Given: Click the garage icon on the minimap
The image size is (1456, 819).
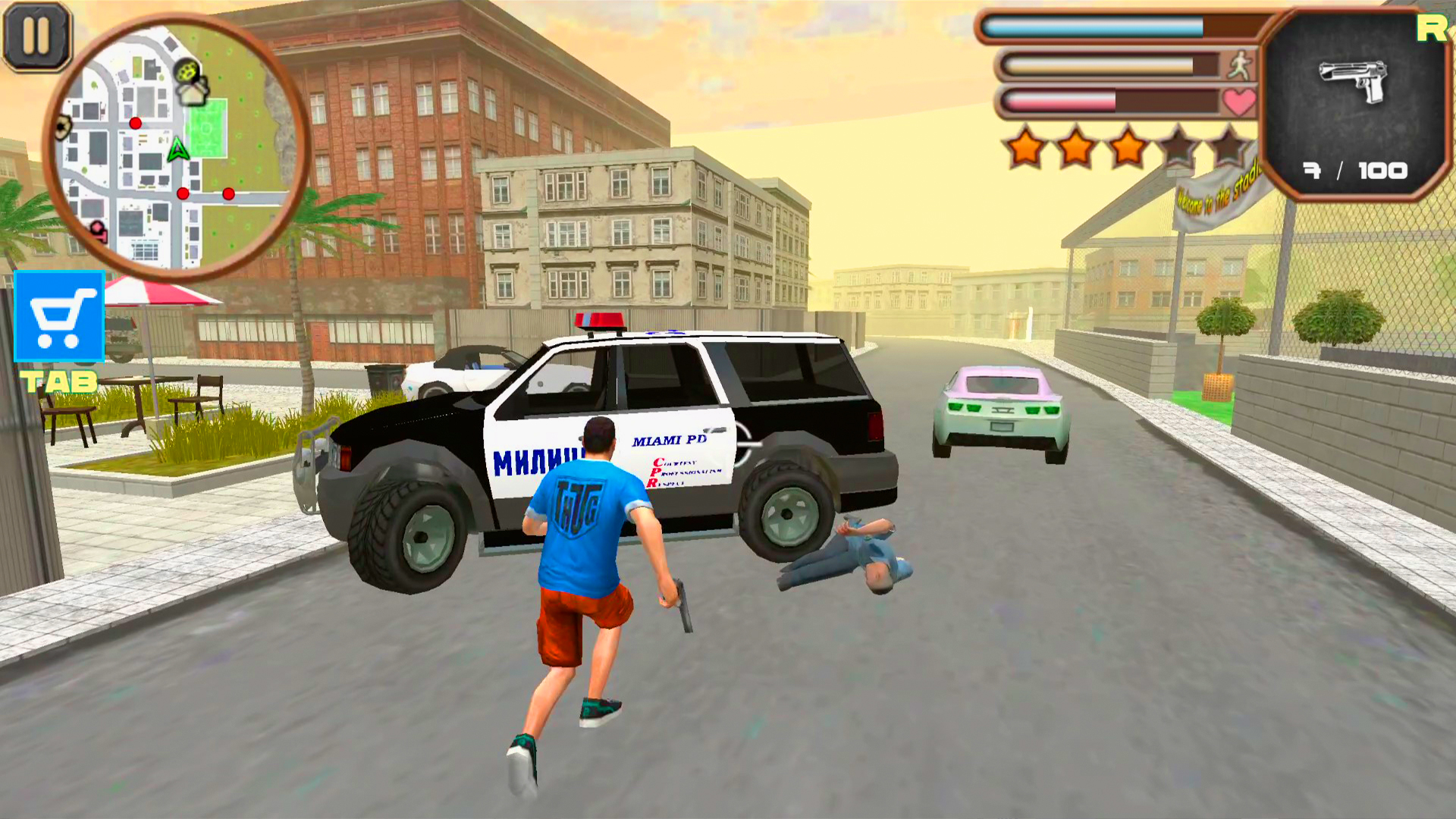Looking at the screenshot, I should click(x=190, y=95).
